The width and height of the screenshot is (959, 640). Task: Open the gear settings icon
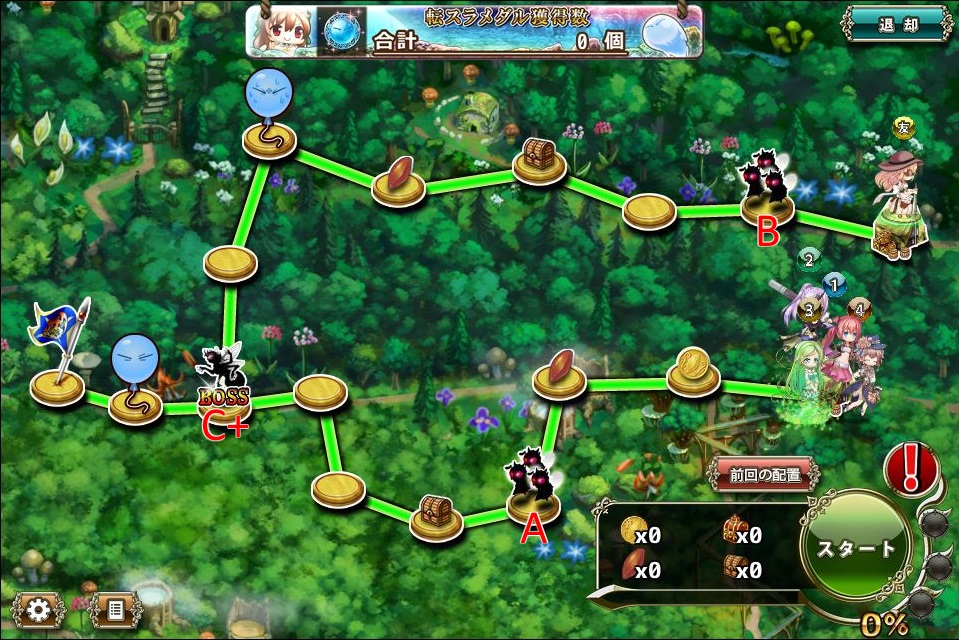click(x=39, y=608)
